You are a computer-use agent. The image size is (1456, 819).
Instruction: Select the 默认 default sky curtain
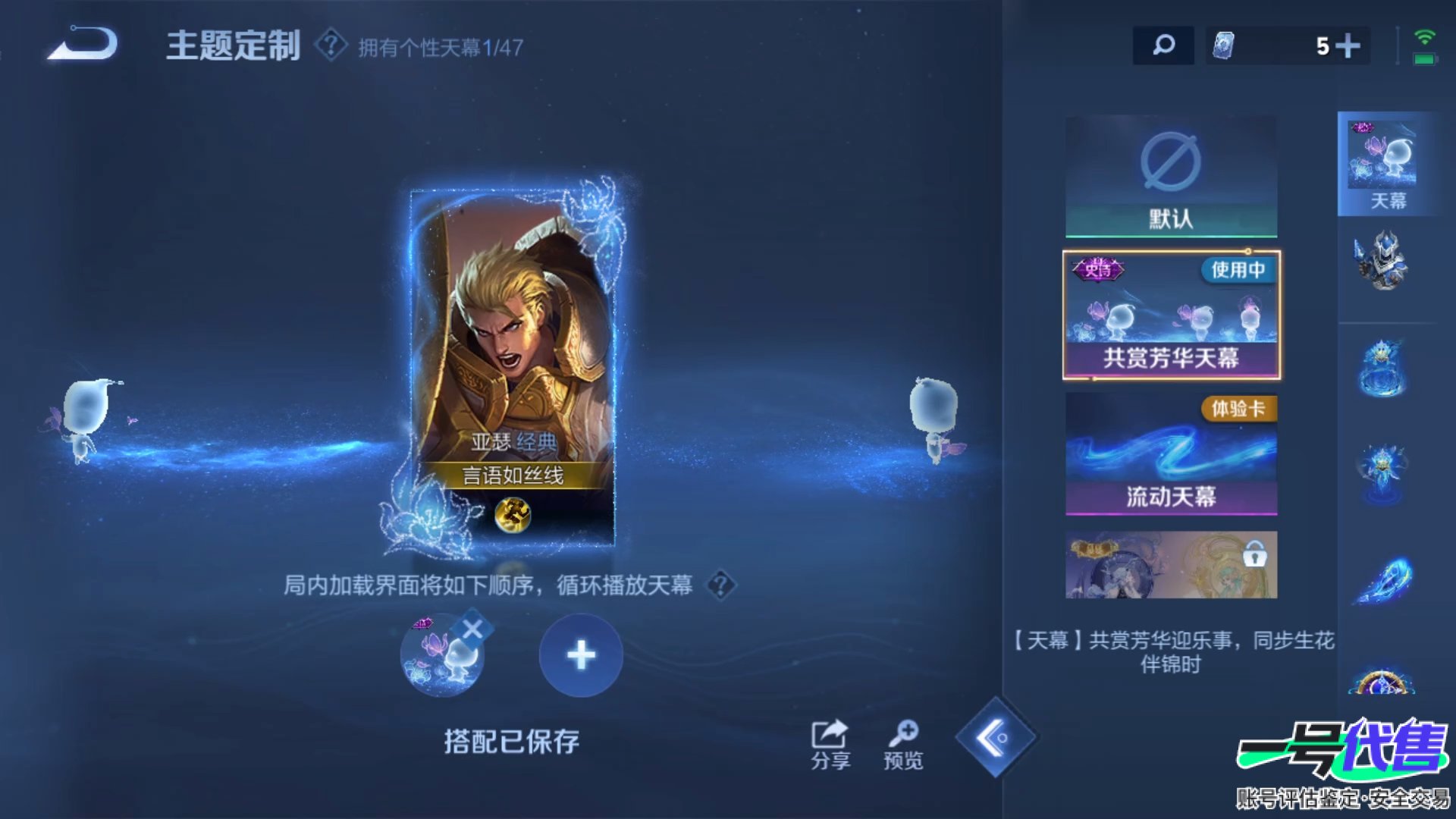pyautogui.click(x=1171, y=176)
